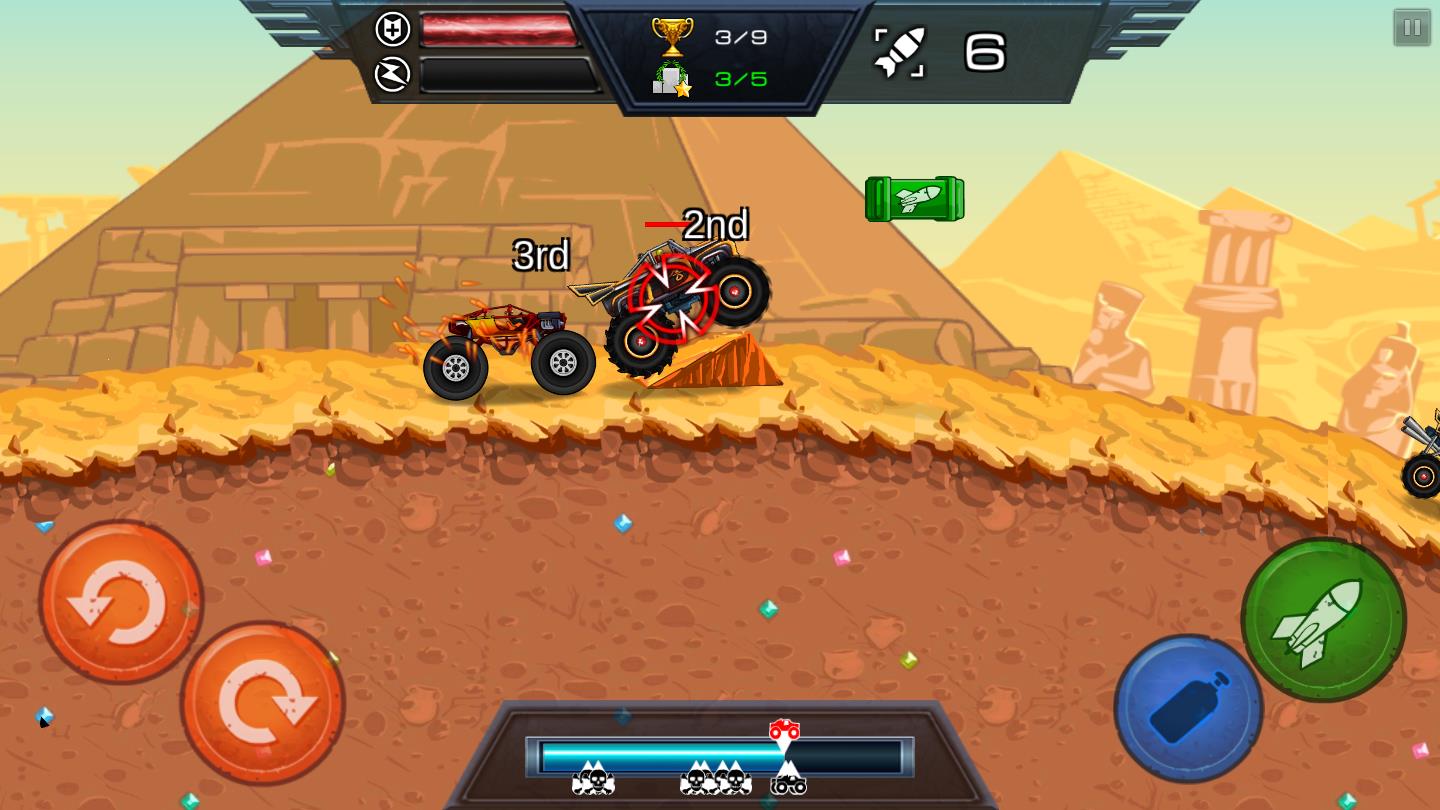Fire a rocket with the green button

(1322, 620)
